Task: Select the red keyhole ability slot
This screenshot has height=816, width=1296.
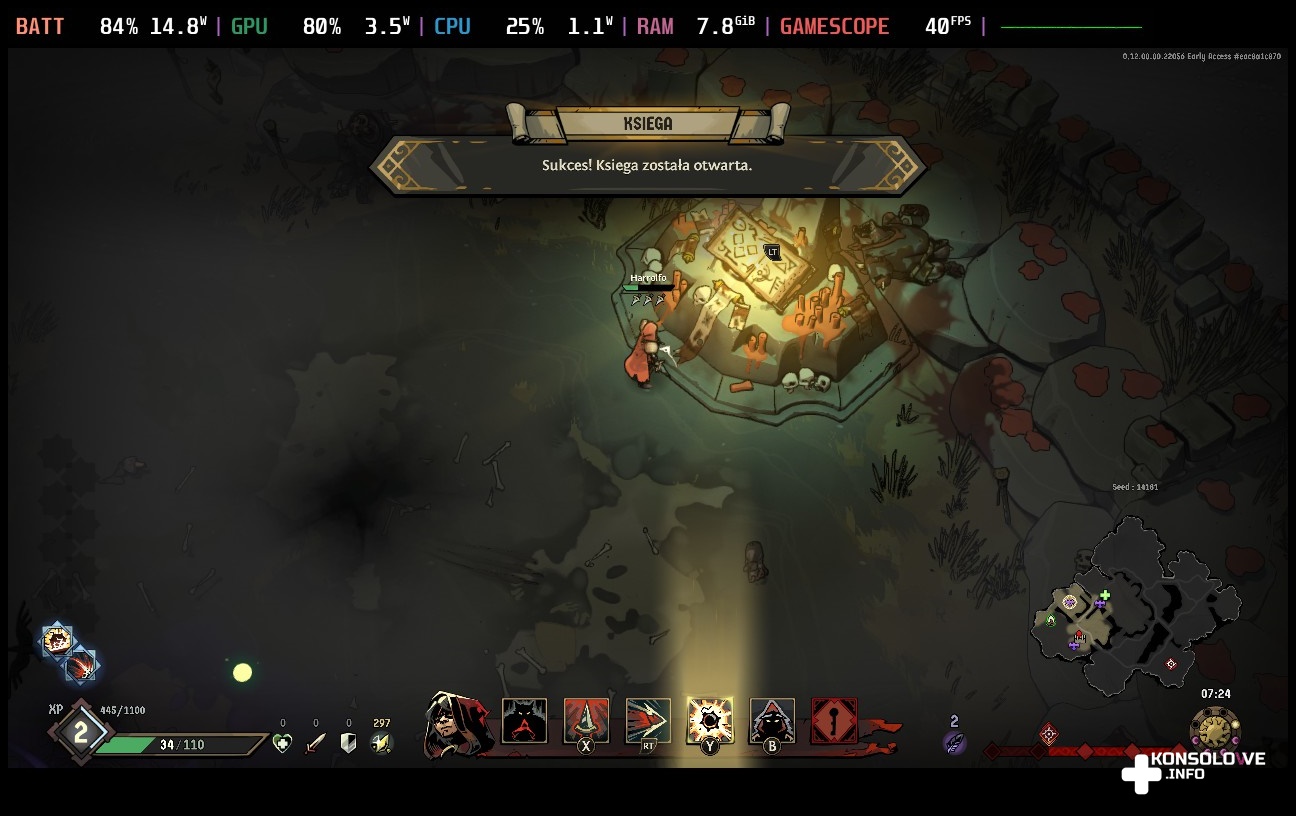Action: (x=834, y=721)
